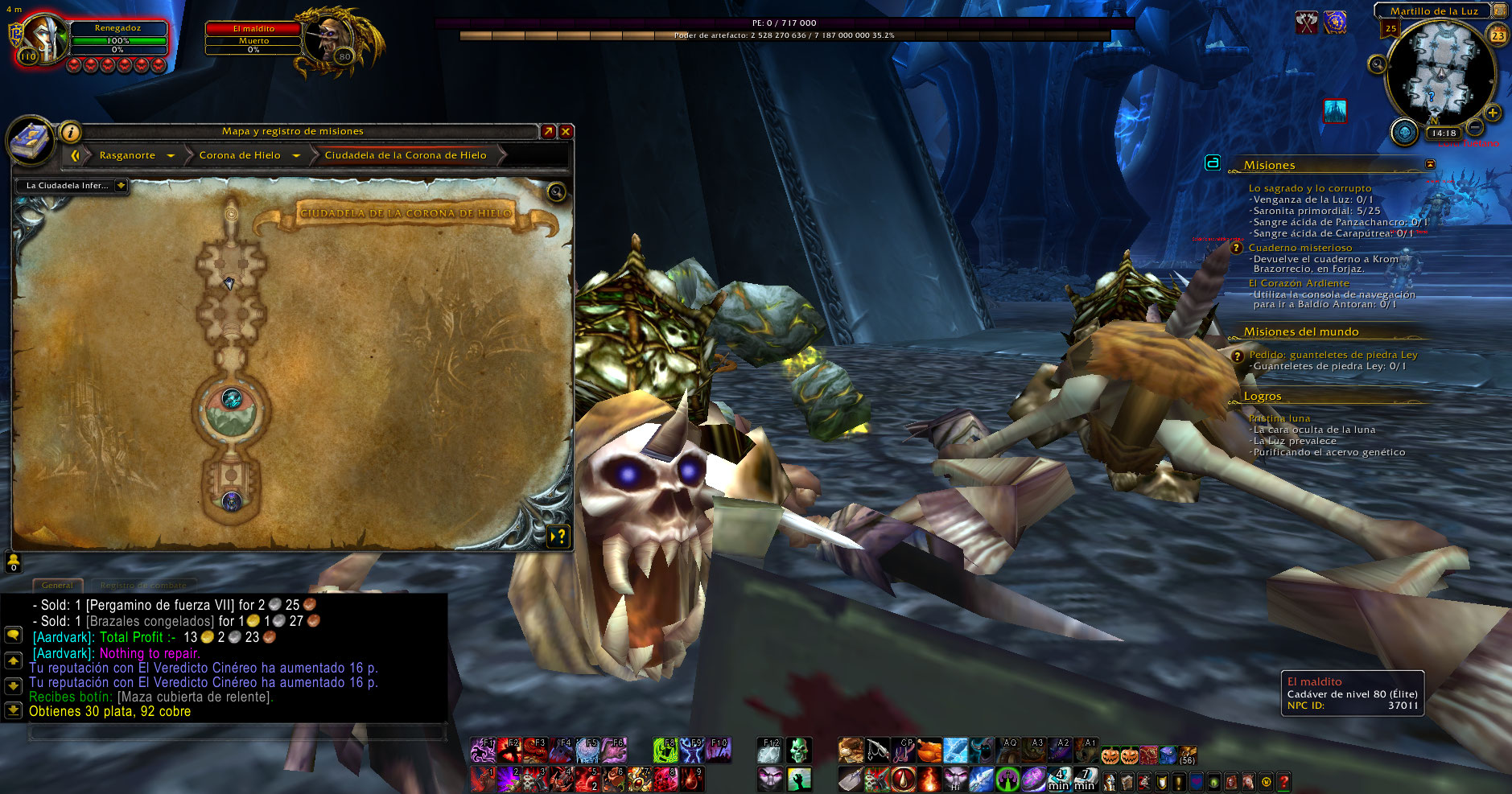This screenshot has width=1512, height=794.
Task: Select the Corona de Hielo breadcrumb
Action: pyautogui.click(x=240, y=155)
